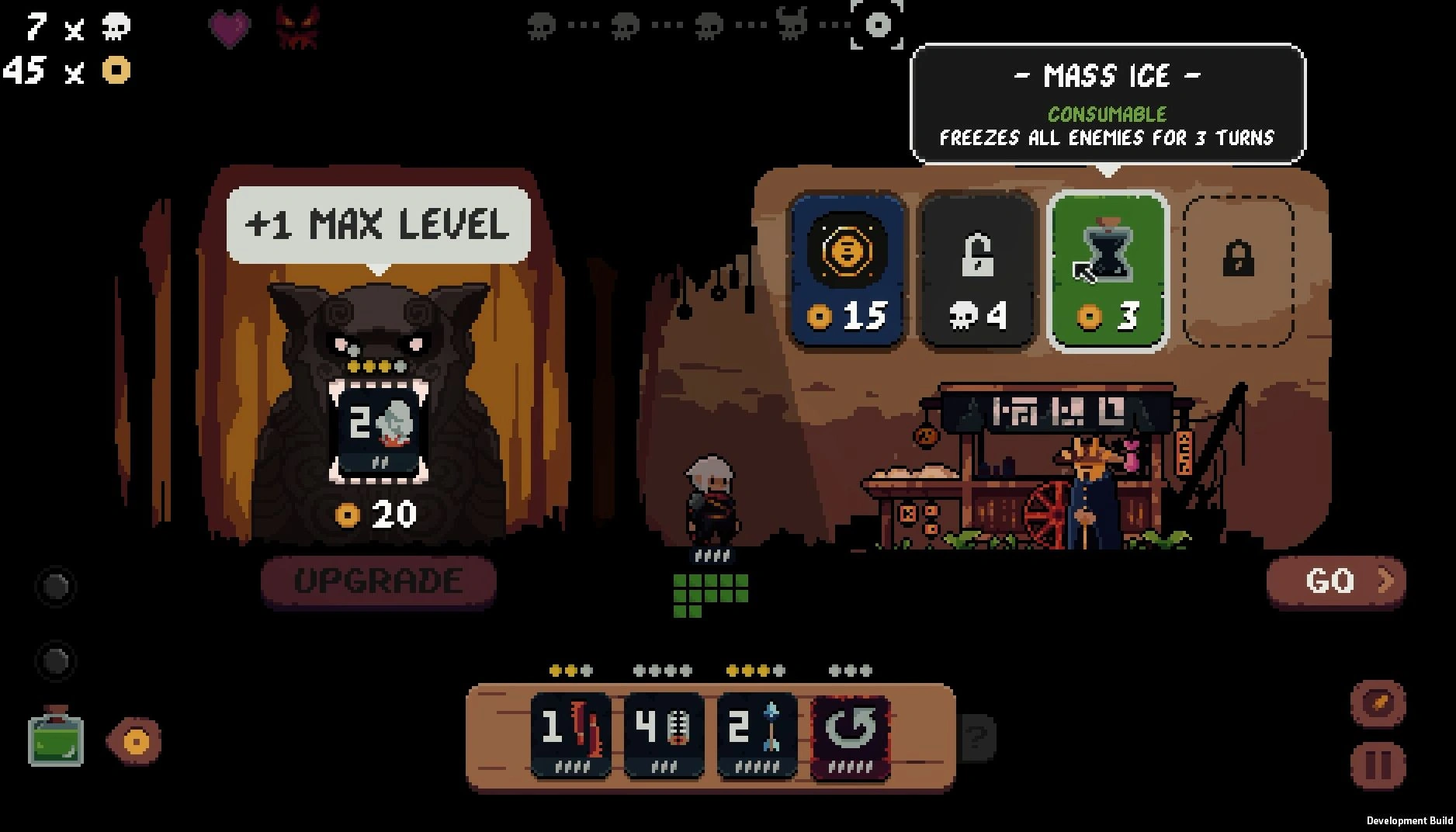Viewport: 1456px width, 832px height.
Task: Unlock the shop slot costing 4 skulls
Action: 977,271
